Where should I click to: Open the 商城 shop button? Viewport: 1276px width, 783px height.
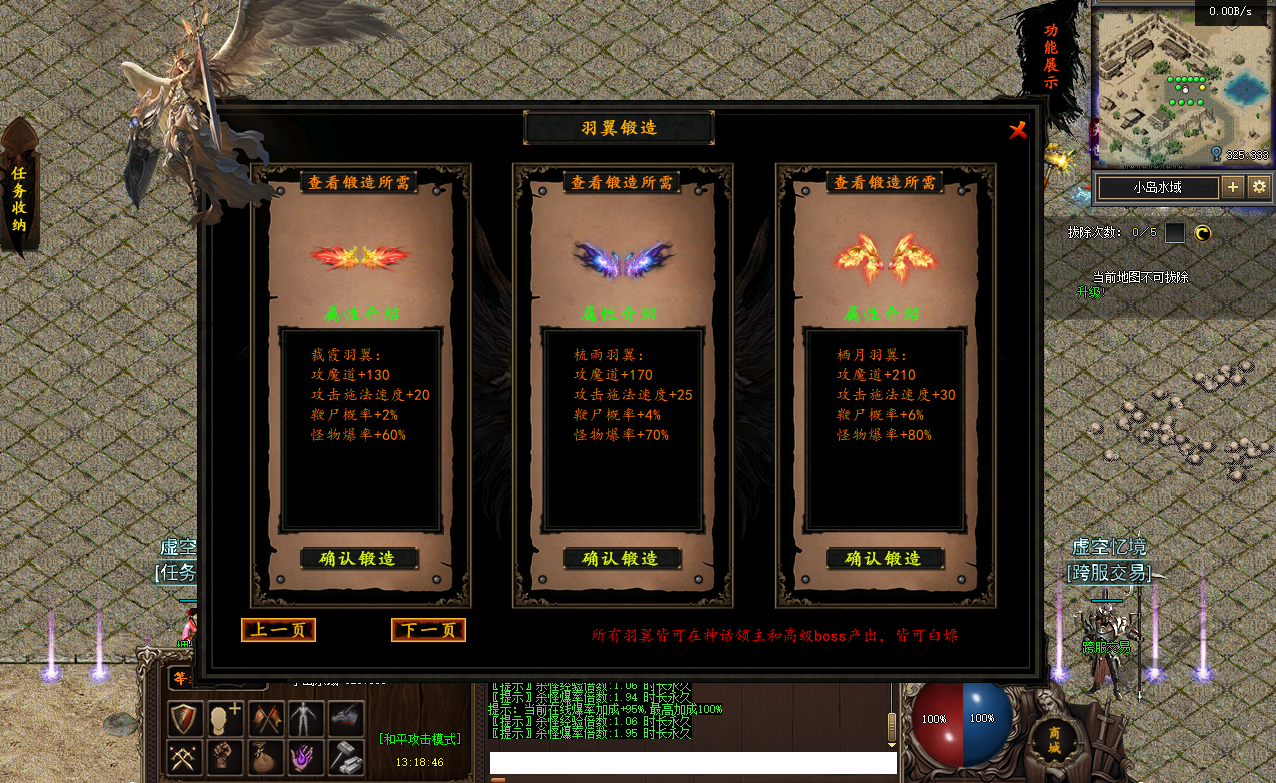pyautogui.click(x=1054, y=739)
